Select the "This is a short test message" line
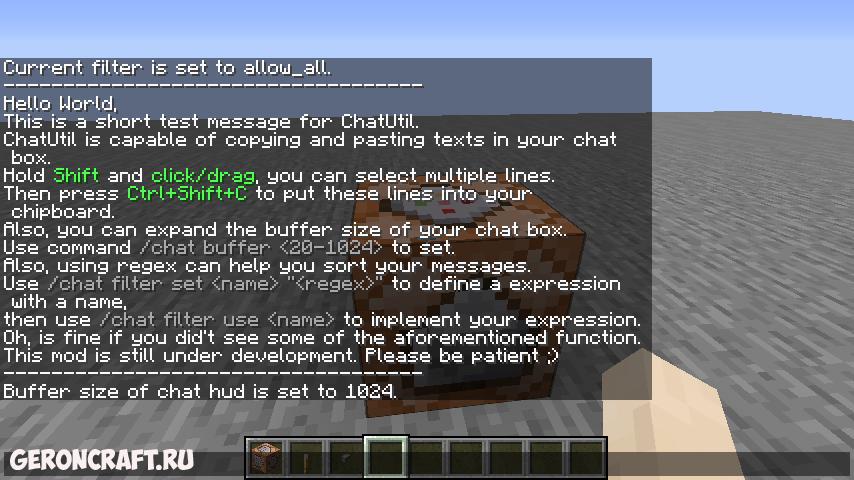The width and height of the screenshot is (854, 480). (x=211, y=121)
